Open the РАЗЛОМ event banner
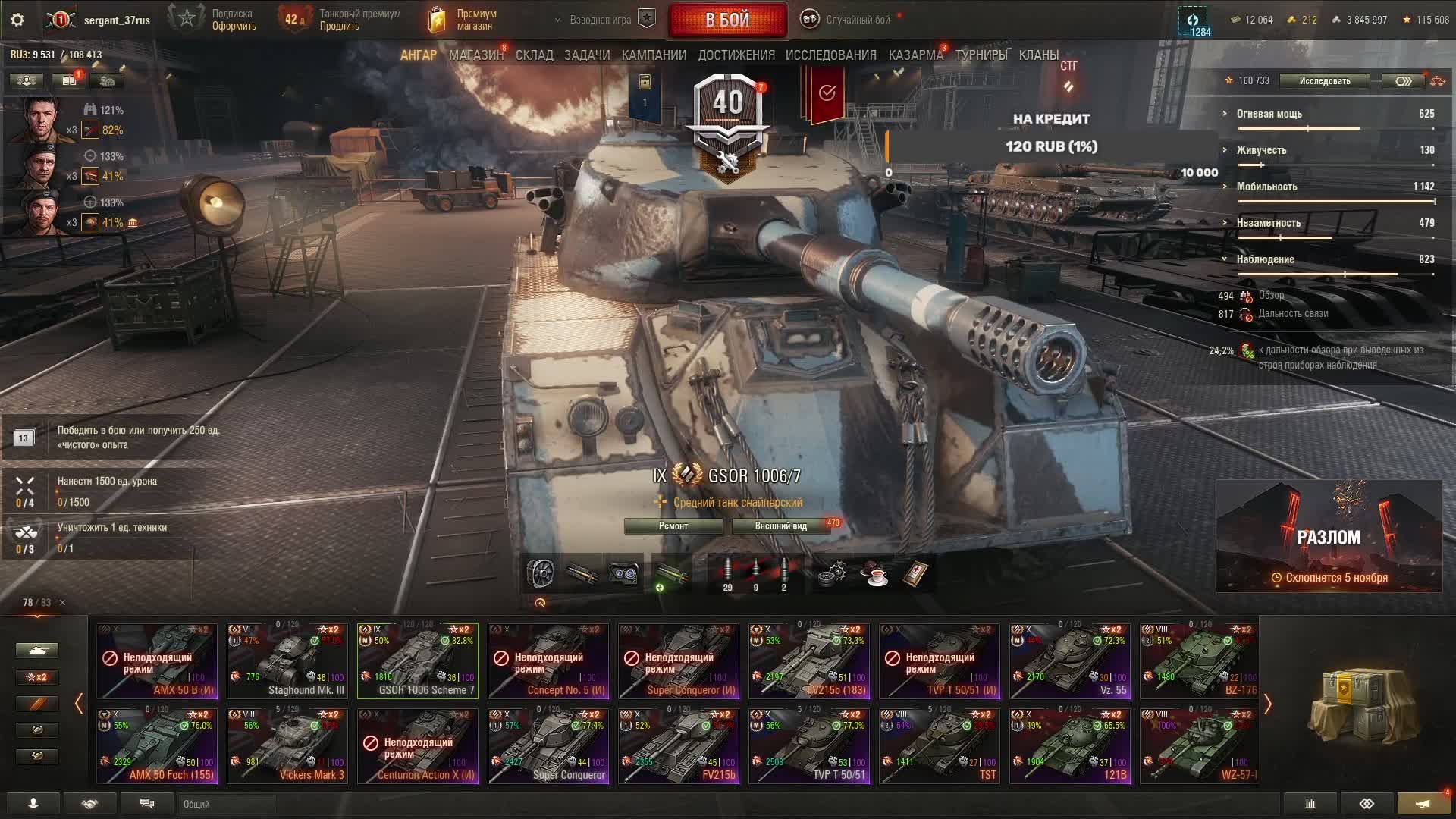The image size is (1456, 819). (1329, 536)
